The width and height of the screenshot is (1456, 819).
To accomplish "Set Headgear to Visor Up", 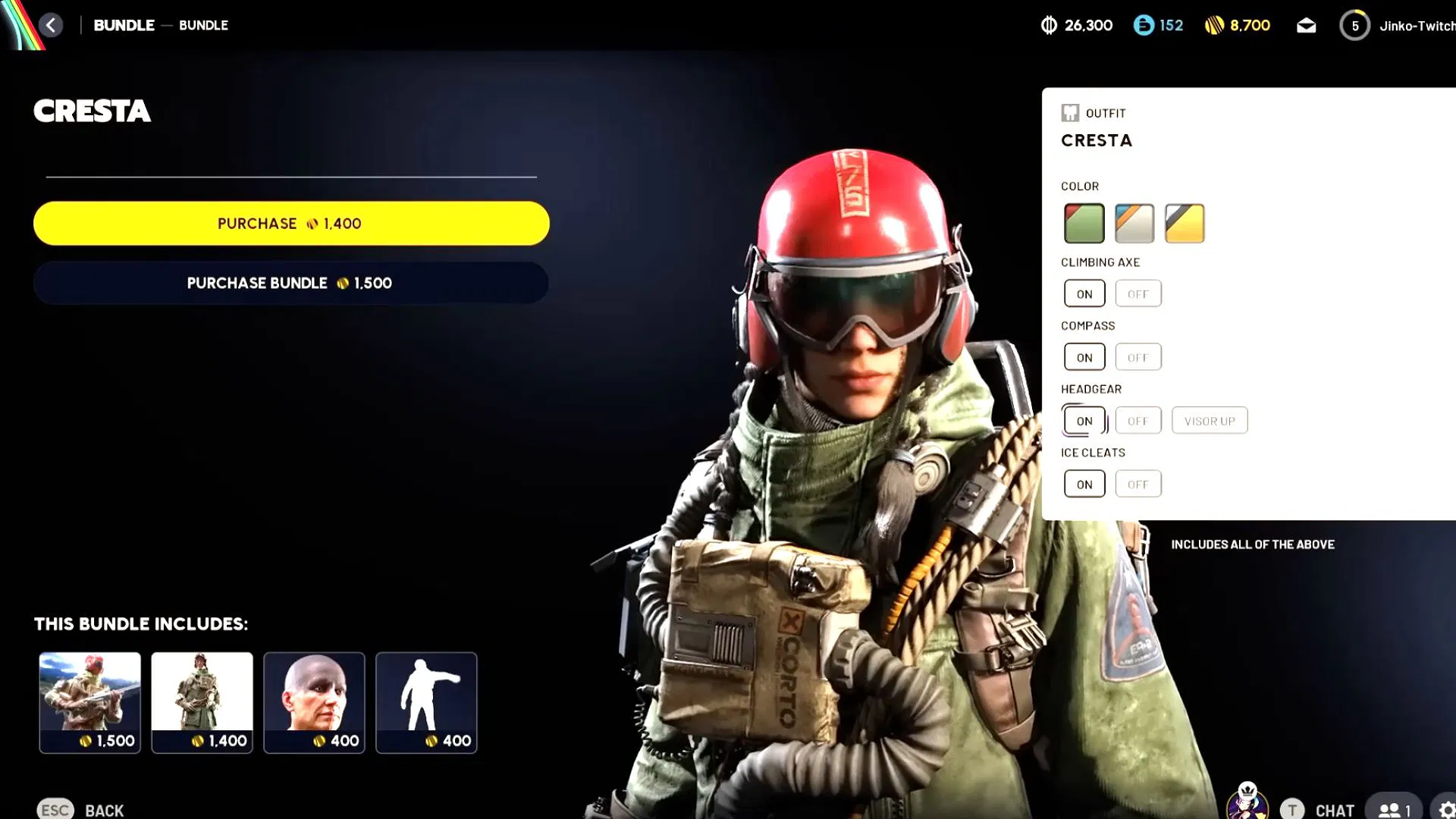I will [x=1210, y=420].
